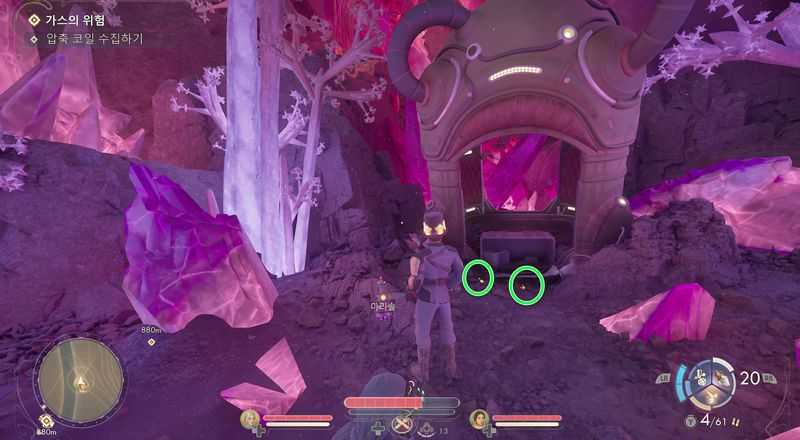The height and width of the screenshot is (440, 800).
Task: Click the circular minimap
Action: (x=79, y=379)
